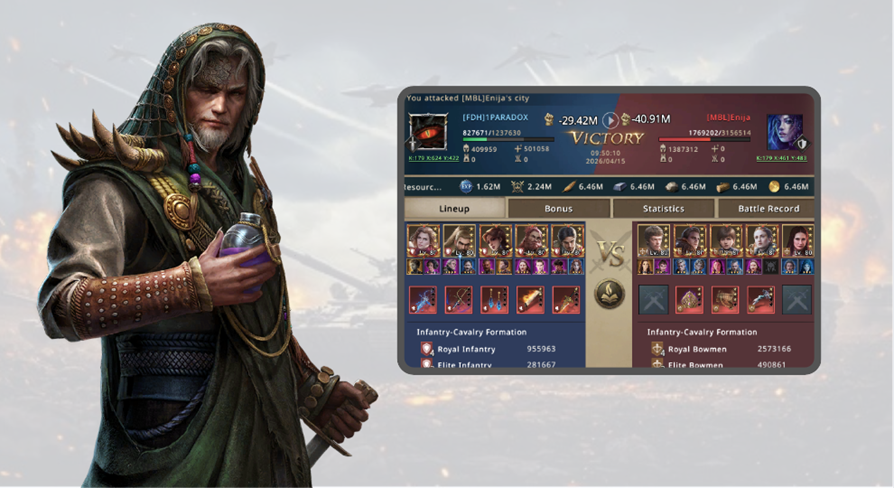Open the round book emblem below VS
894x488 pixels.
[x=610, y=293]
